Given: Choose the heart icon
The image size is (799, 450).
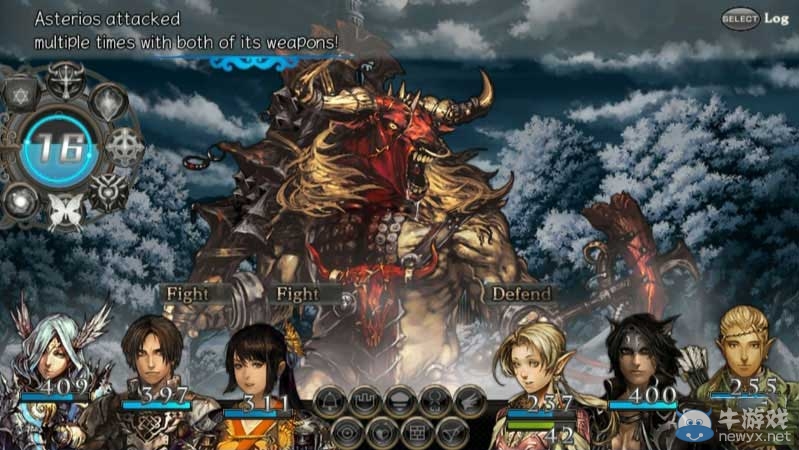Looking at the screenshot, I should coord(382,433).
